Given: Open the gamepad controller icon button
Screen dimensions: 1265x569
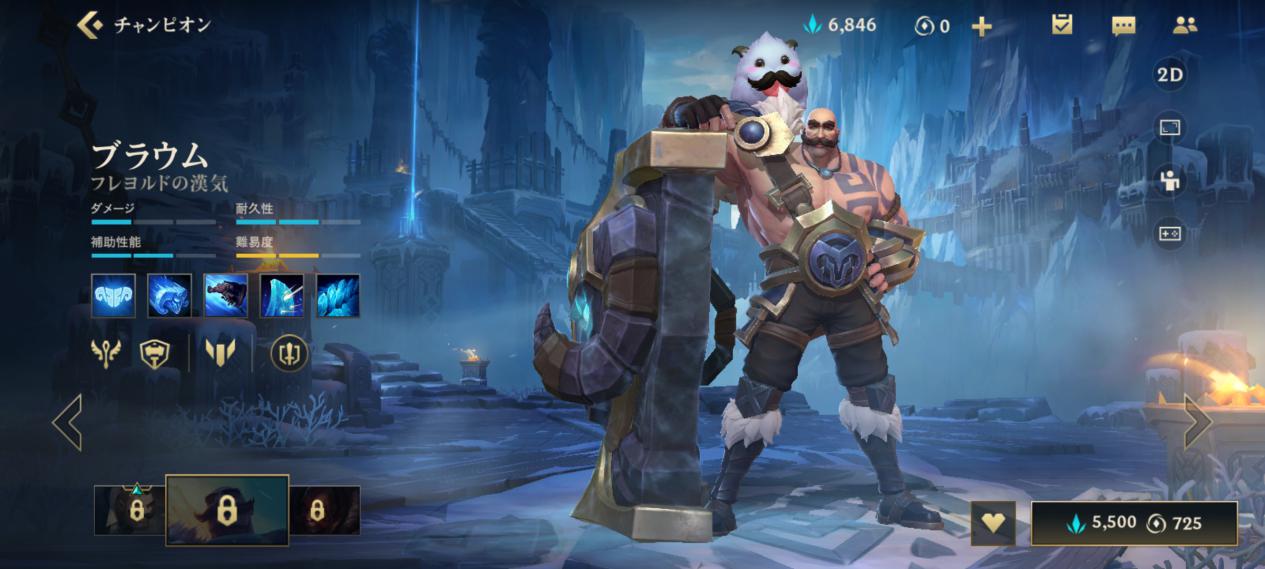Looking at the screenshot, I should [x=1169, y=234].
